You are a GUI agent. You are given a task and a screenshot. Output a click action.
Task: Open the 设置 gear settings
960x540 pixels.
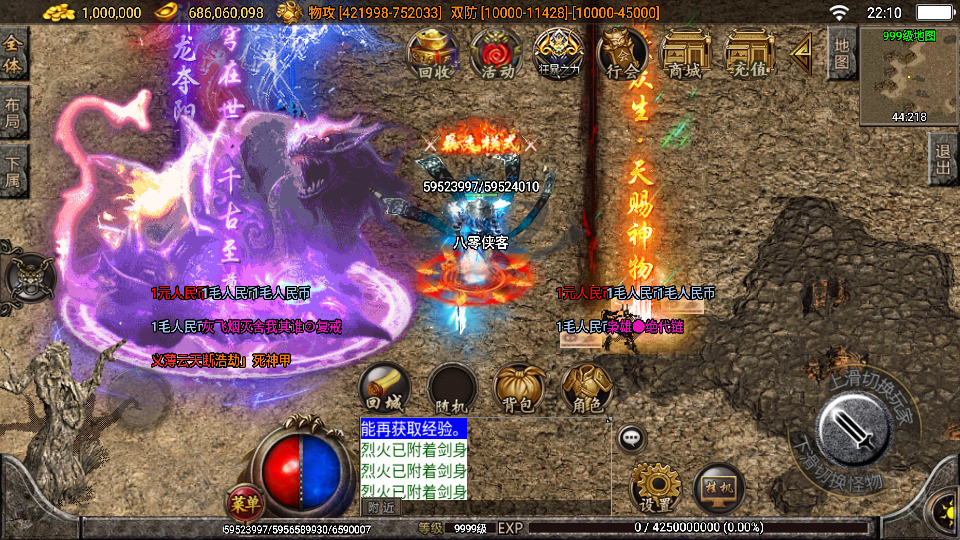pyautogui.click(x=655, y=487)
